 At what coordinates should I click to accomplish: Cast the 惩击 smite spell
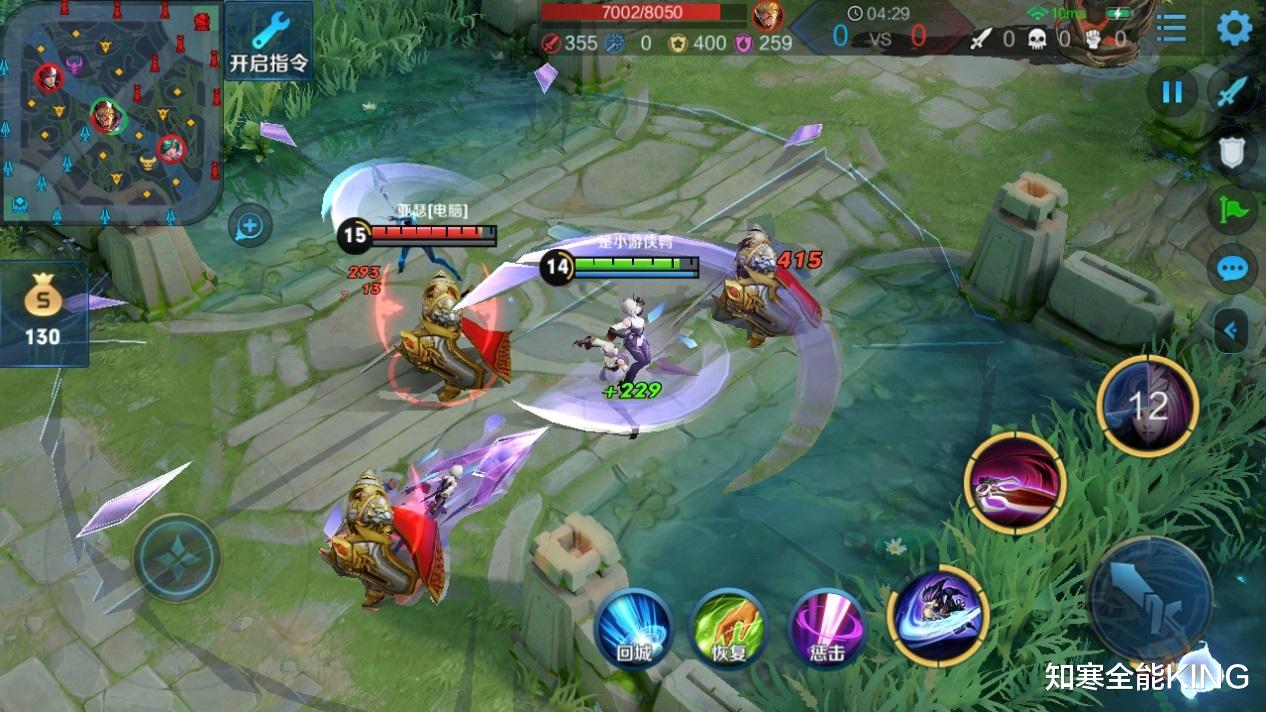(x=826, y=628)
